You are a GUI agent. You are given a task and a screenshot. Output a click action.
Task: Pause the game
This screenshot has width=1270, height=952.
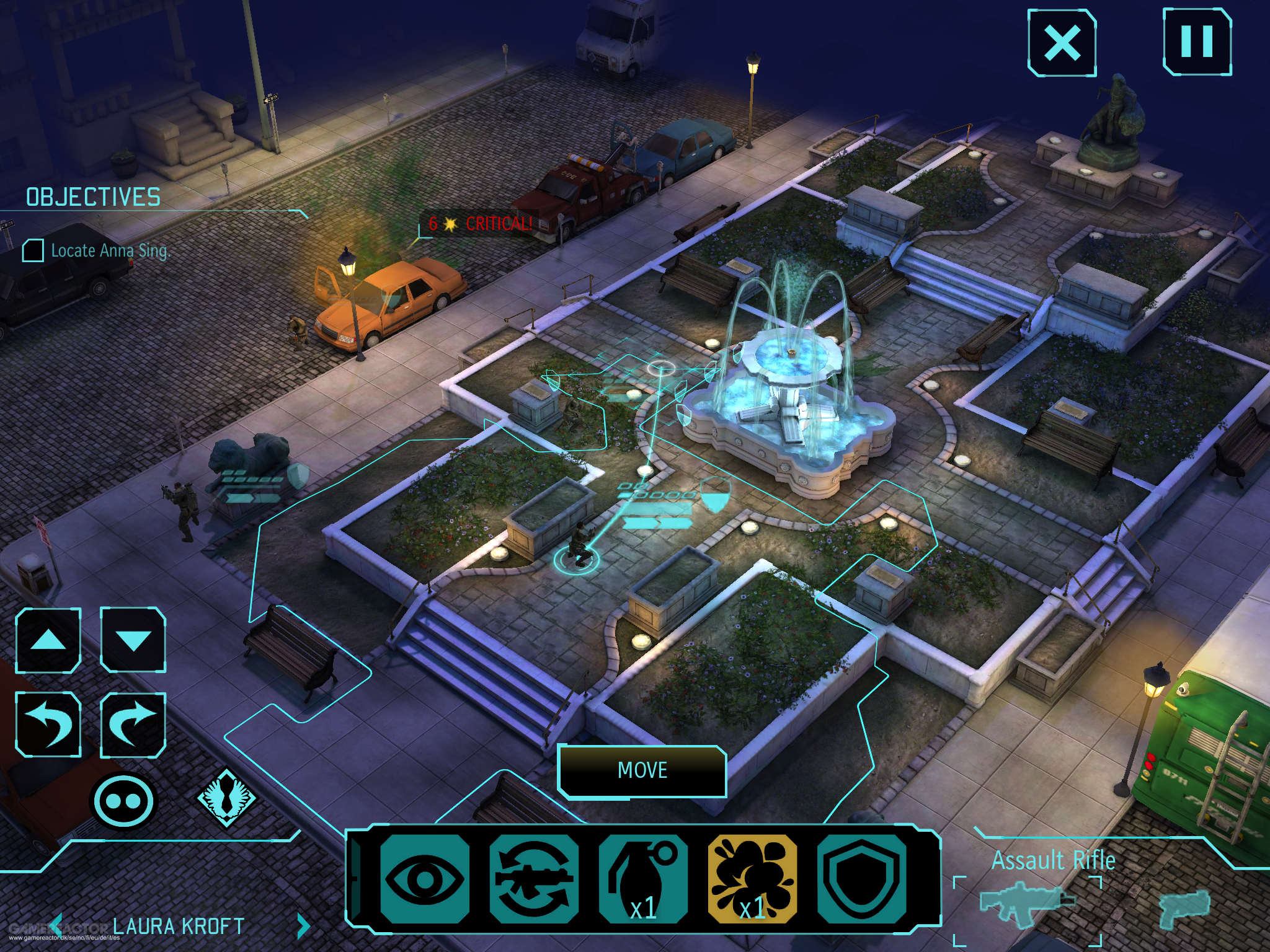pos(1196,42)
